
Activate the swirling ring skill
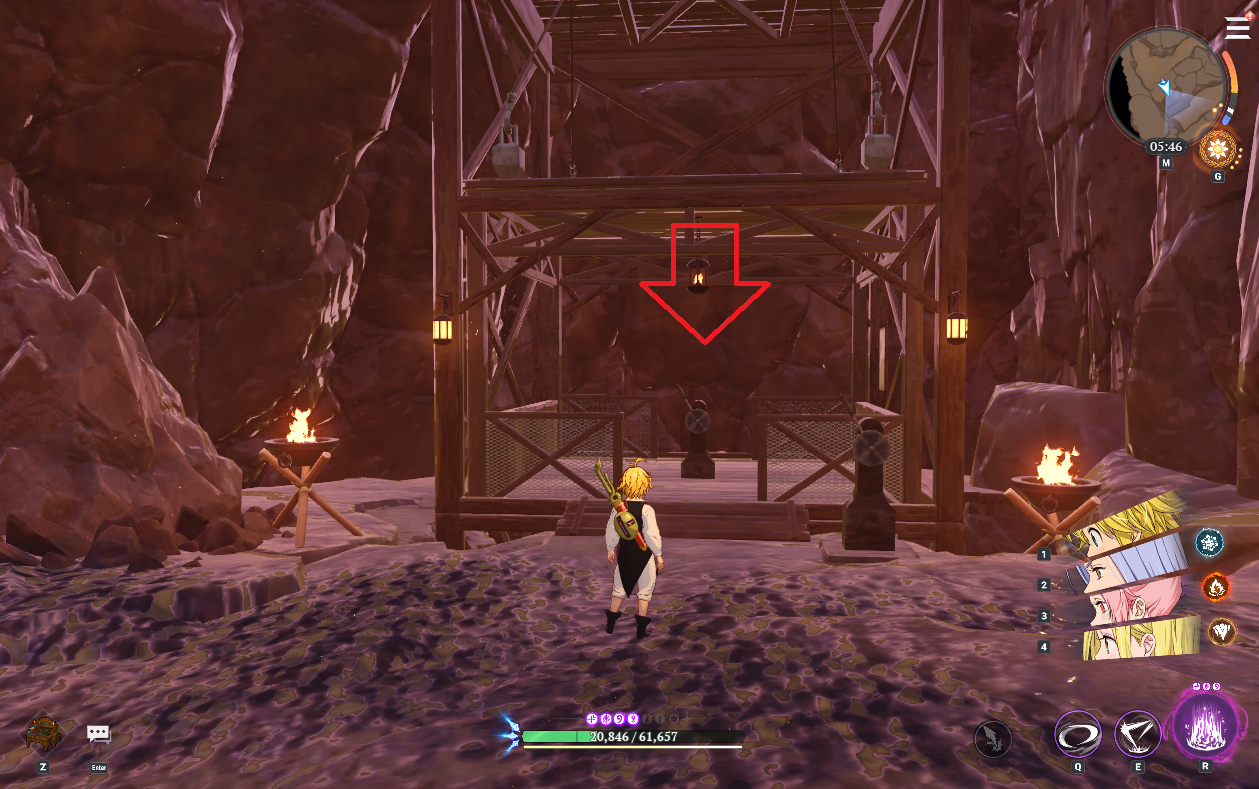[1078, 735]
